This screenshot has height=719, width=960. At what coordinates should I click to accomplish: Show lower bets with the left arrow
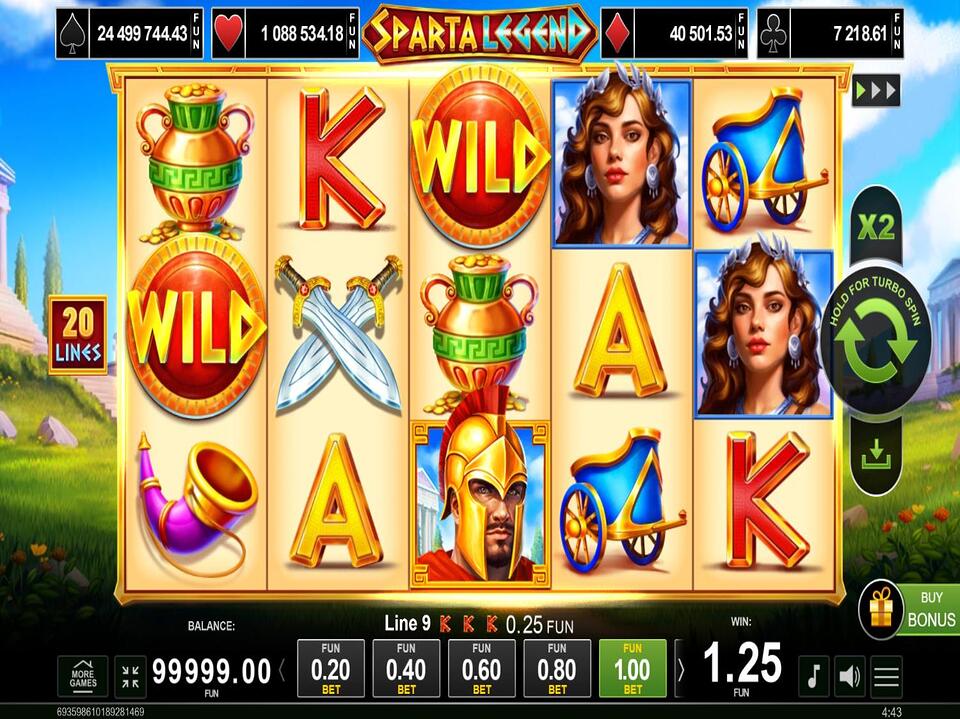[283, 669]
